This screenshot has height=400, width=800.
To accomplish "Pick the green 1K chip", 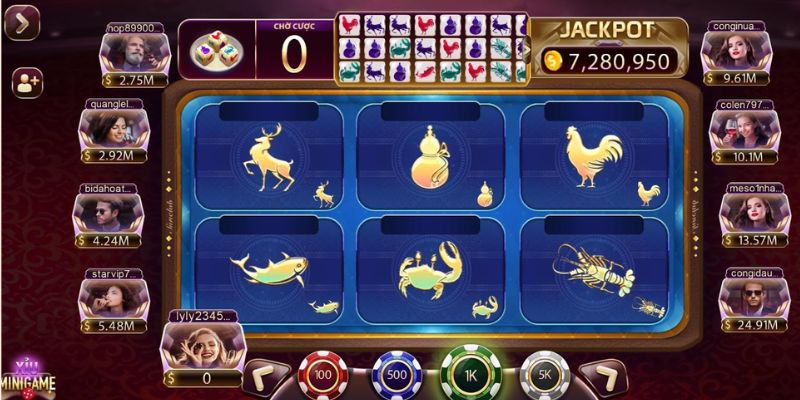I will coord(469,375).
